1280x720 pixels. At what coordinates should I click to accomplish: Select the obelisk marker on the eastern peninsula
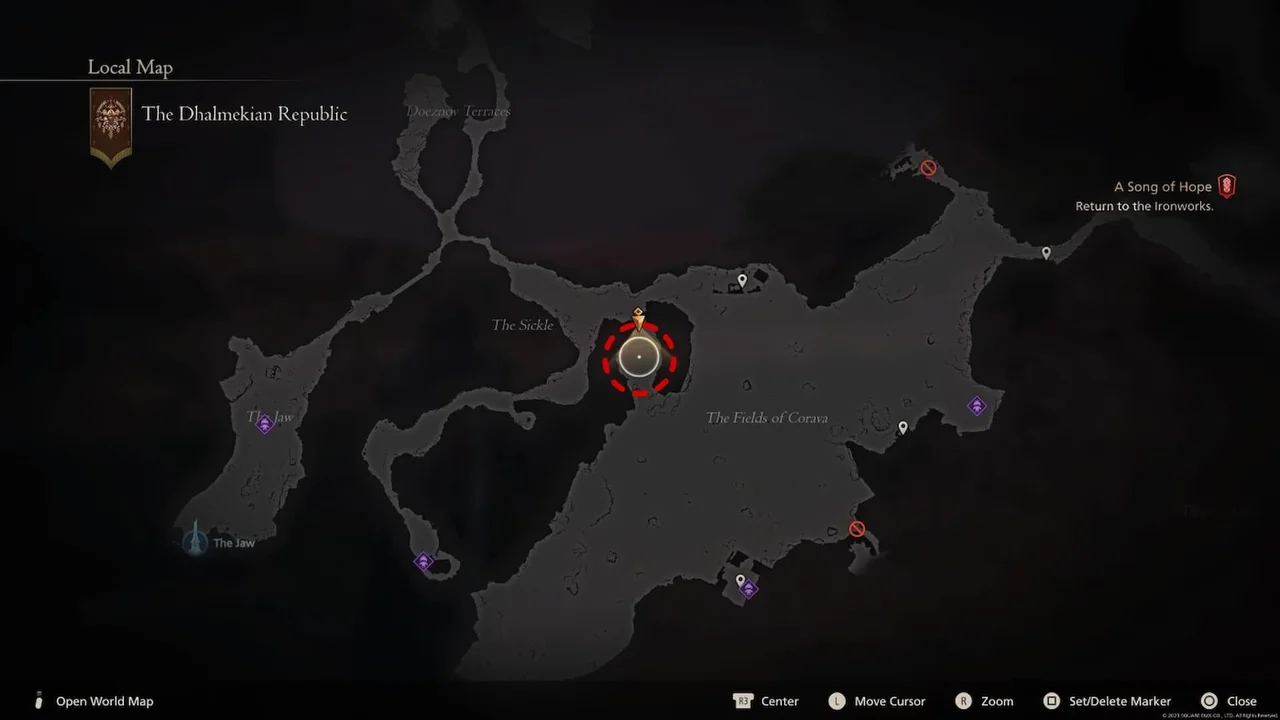pos(977,405)
